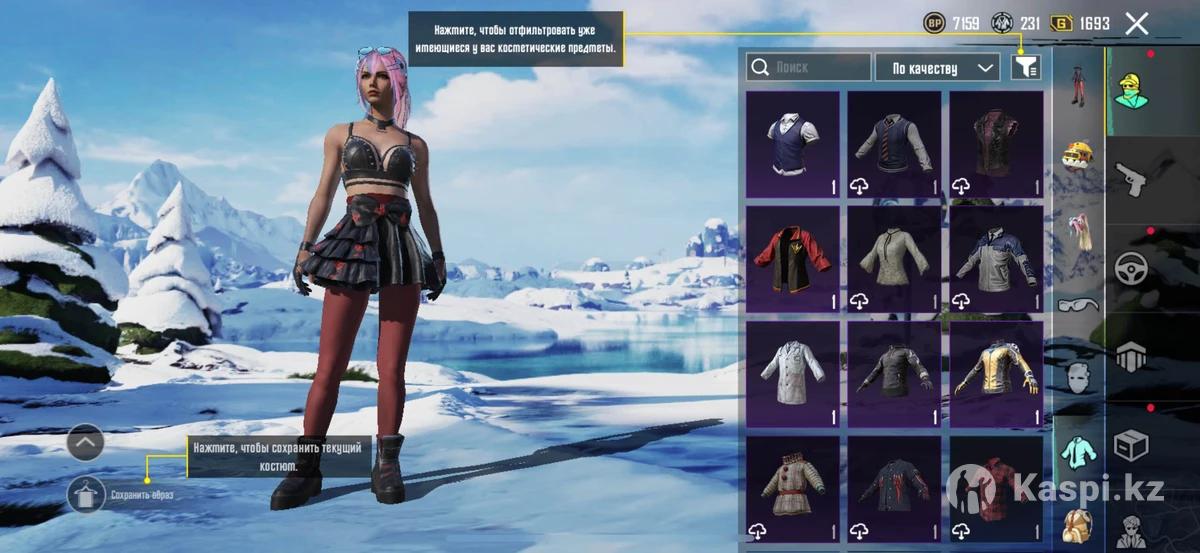The width and height of the screenshot is (1200, 553).
Task: Expand the up-arrow circle button
Action: (x=86, y=442)
